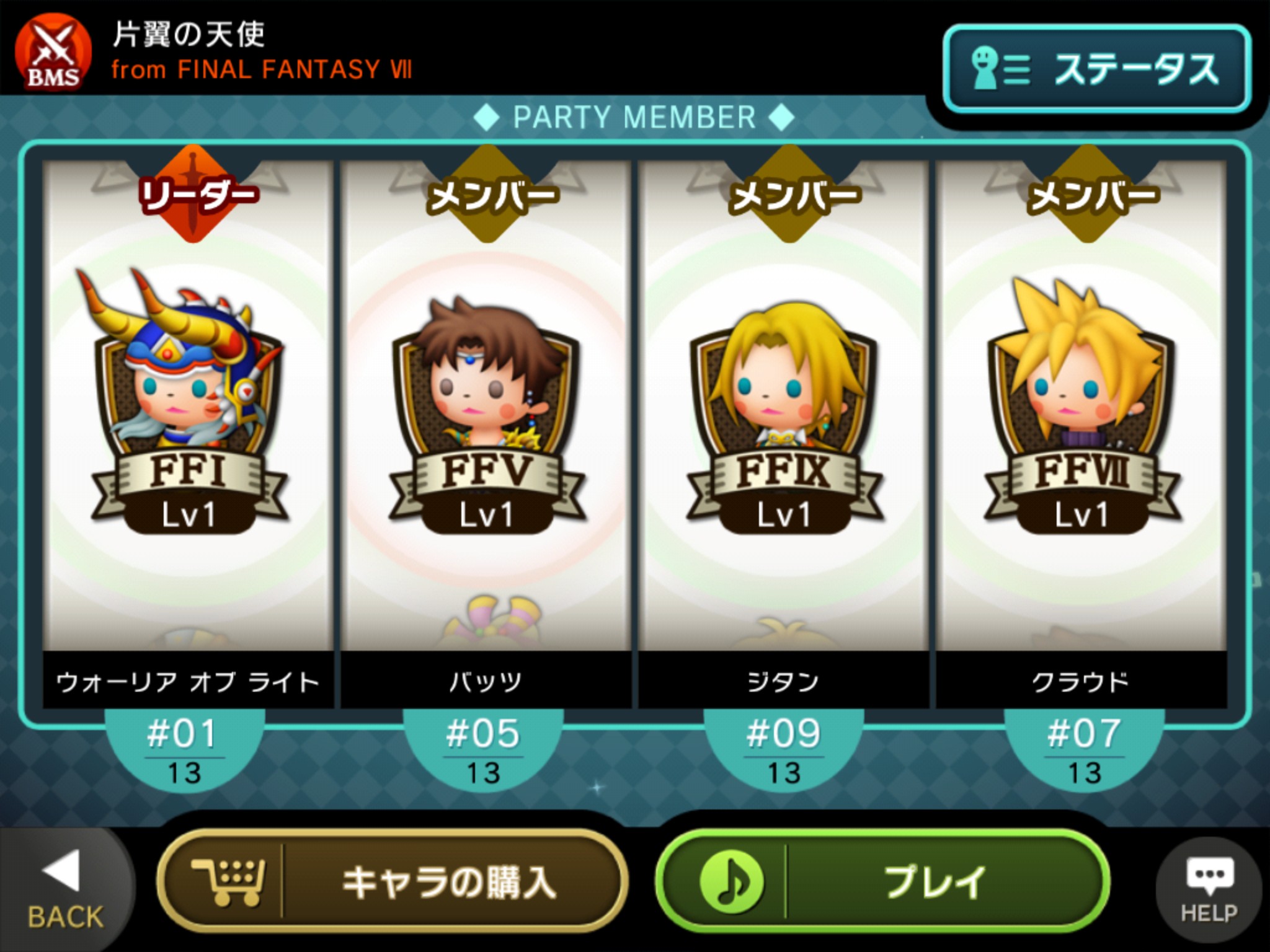Open the キャラの購入 character shop

(x=392, y=881)
